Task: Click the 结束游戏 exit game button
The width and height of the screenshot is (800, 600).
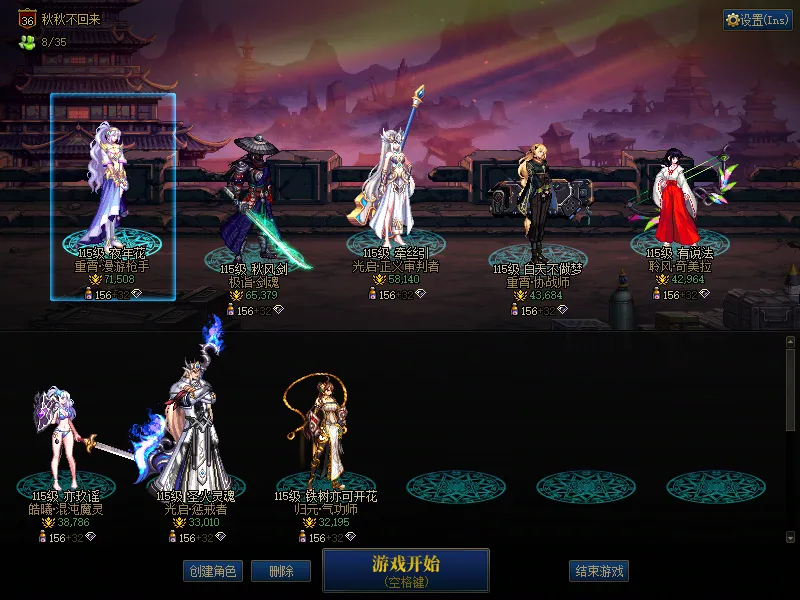Action: click(x=599, y=571)
